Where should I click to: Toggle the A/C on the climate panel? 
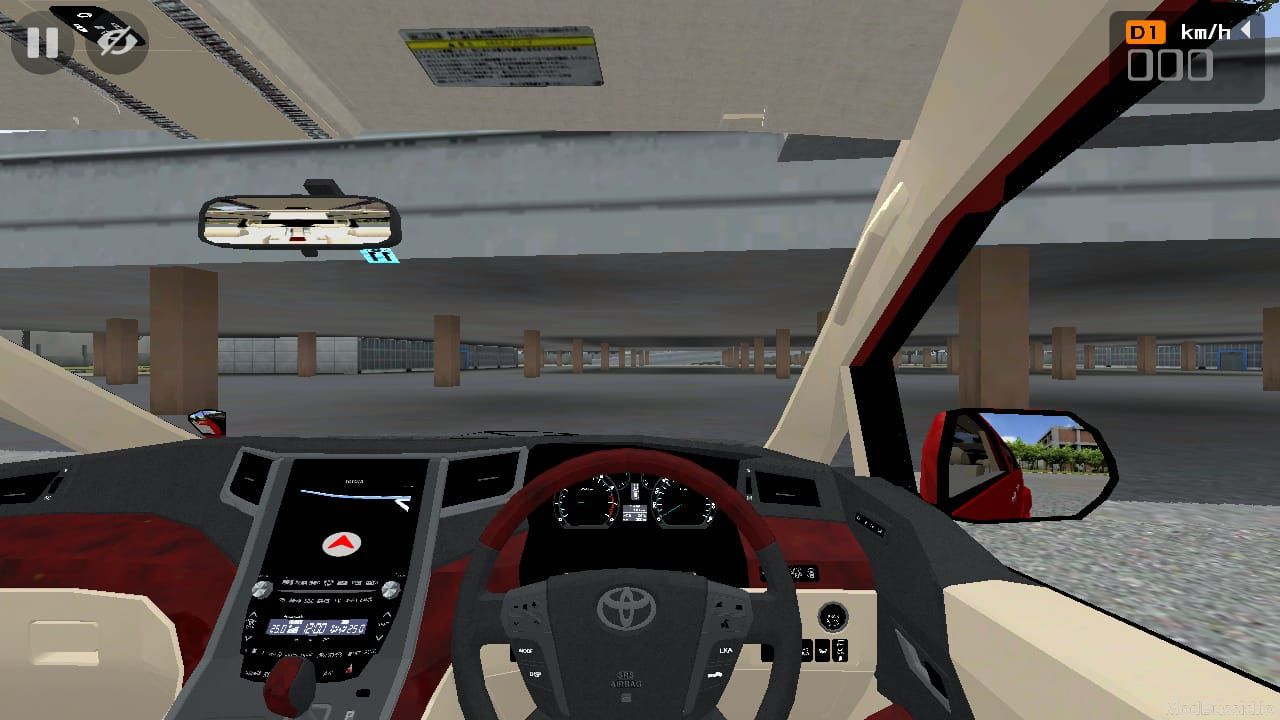328,673
